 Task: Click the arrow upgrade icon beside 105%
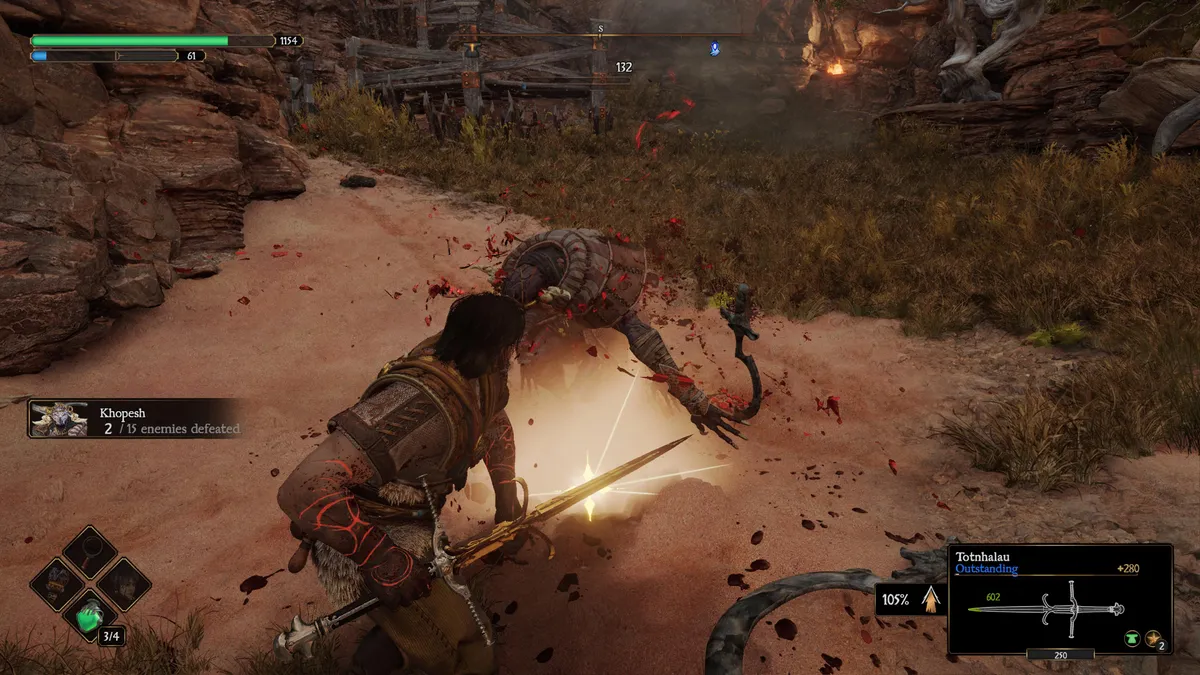pos(931,599)
